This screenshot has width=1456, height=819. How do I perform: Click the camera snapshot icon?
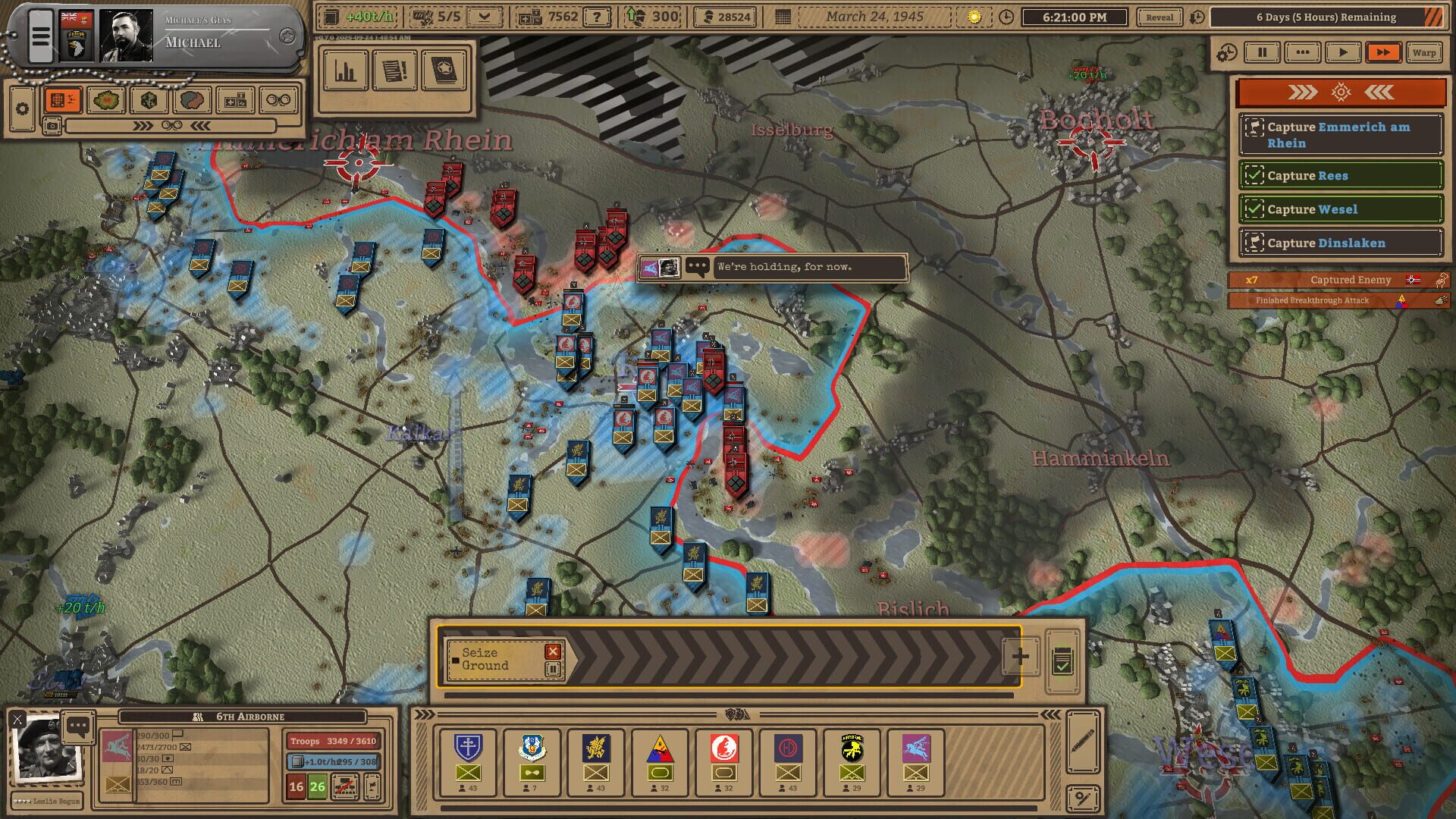(x=52, y=126)
